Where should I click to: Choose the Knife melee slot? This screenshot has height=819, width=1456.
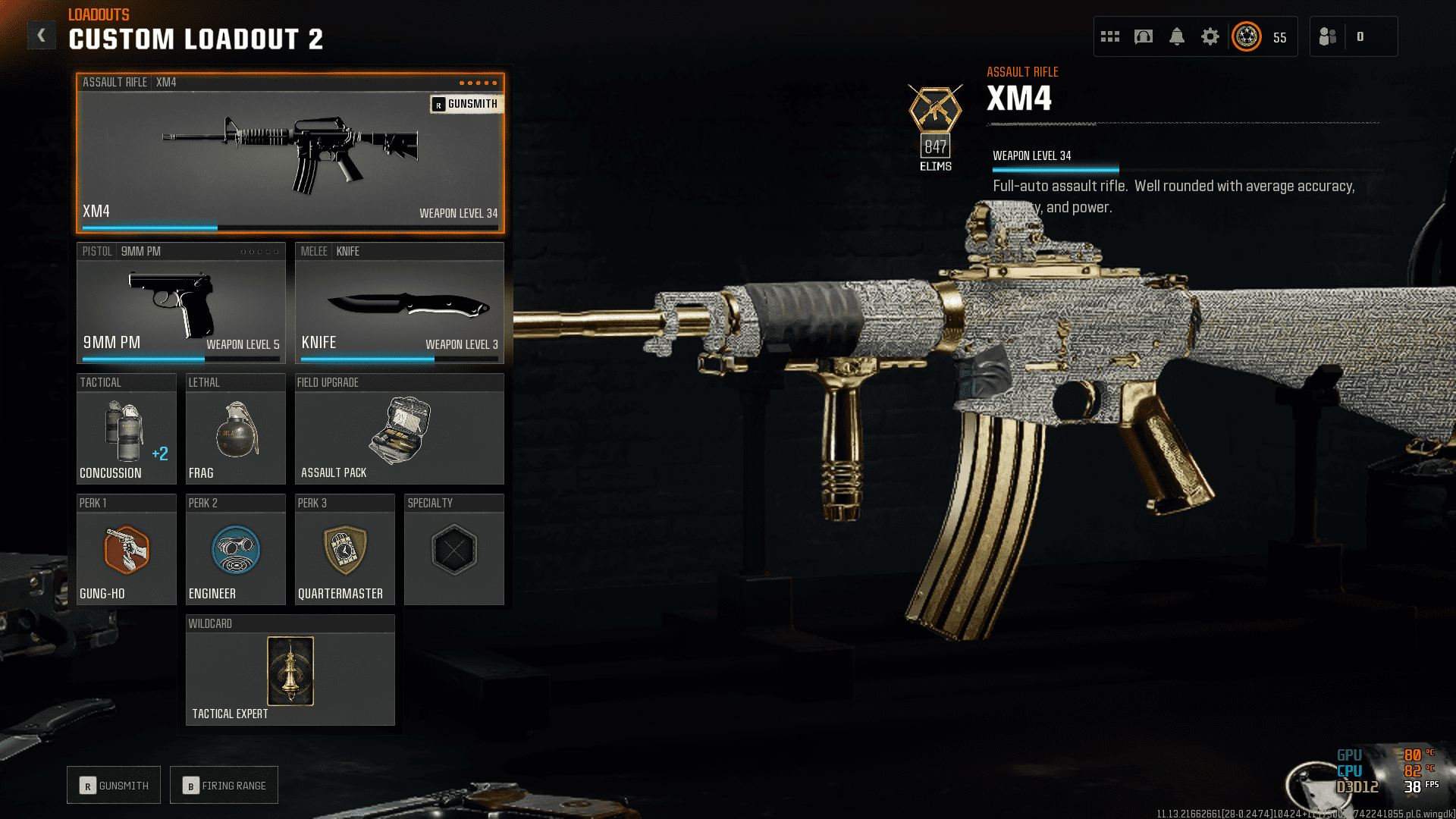(399, 303)
